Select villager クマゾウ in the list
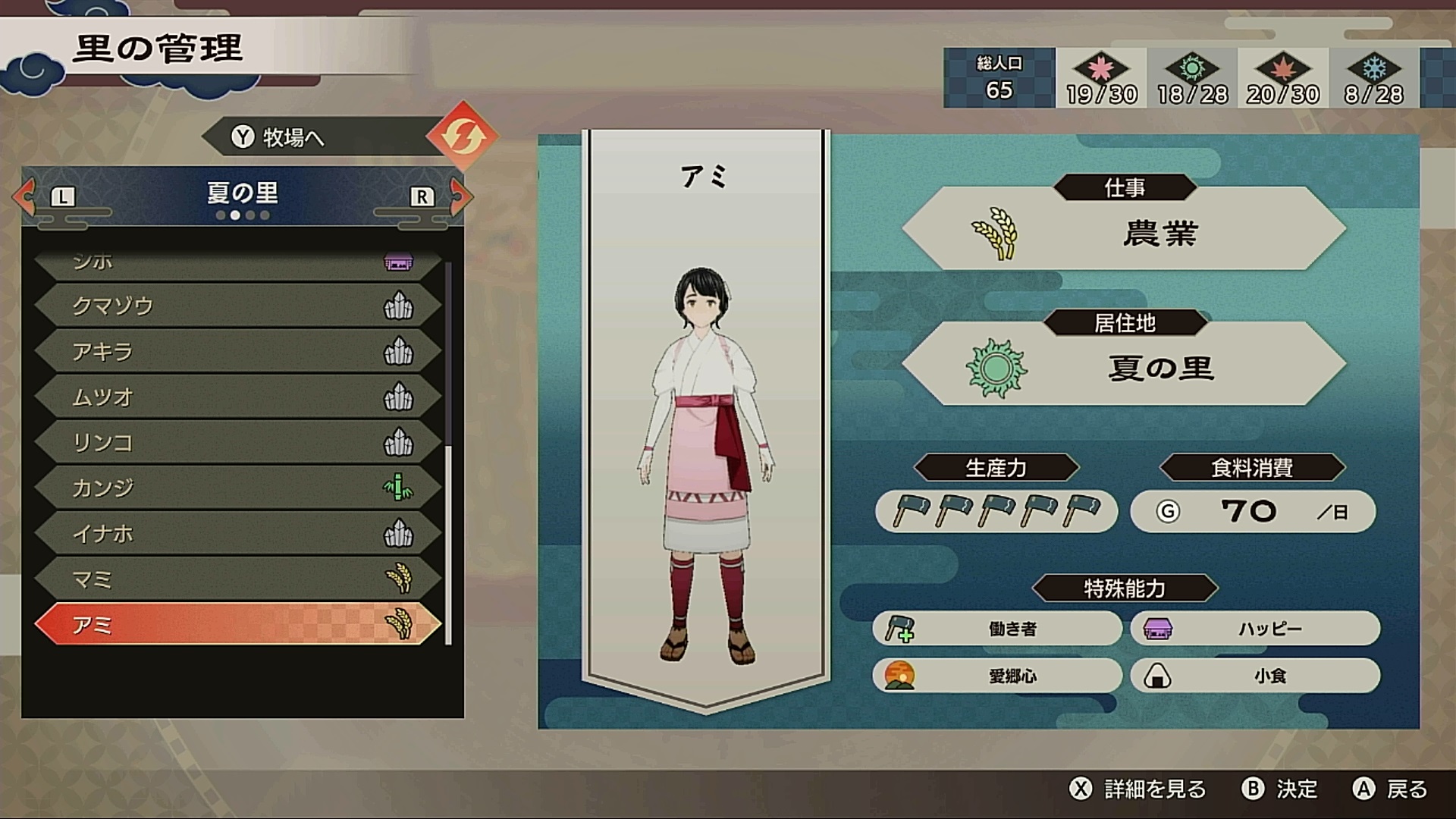 click(235, 306)
